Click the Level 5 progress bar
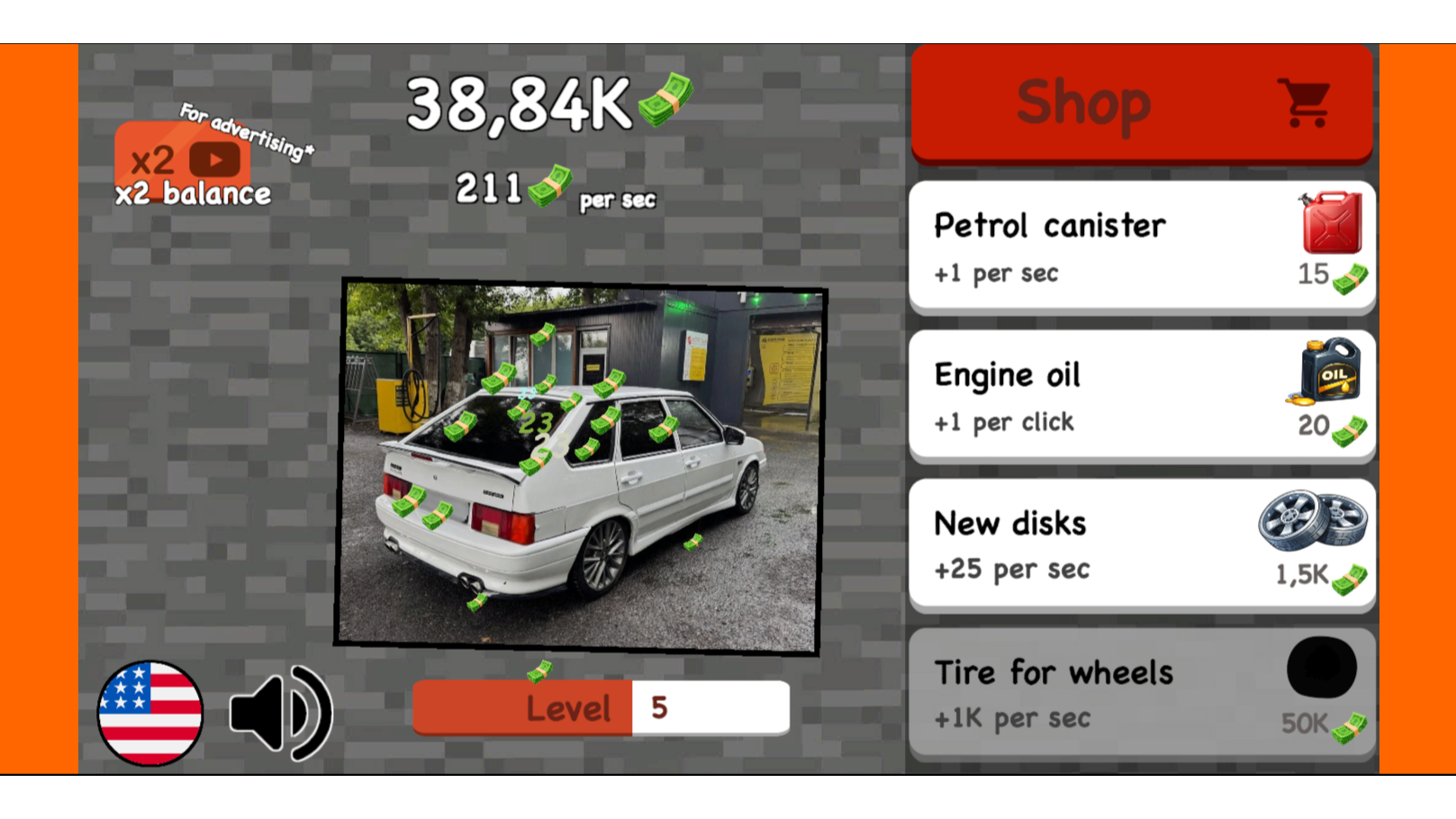Image resolution: width=1456 pixels, height=819 pixels. click(601, 708)
